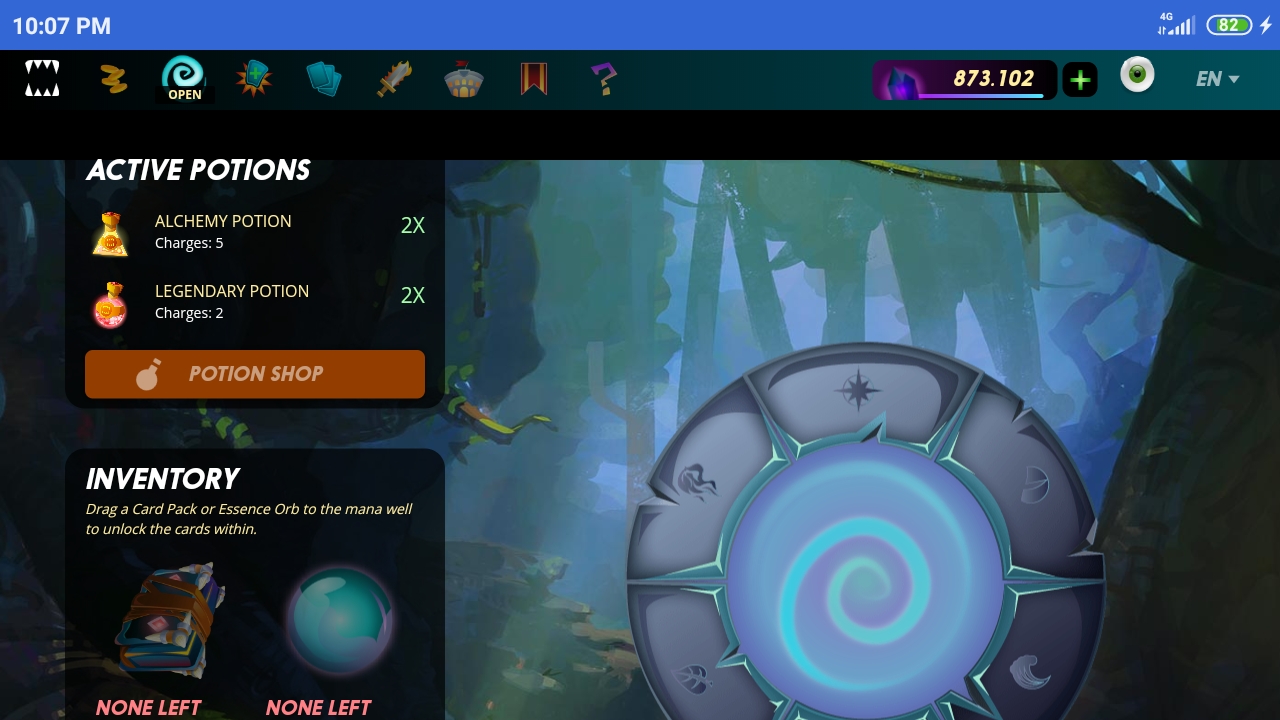Select the gold coins icon
This screenshot has height=720, width=1280.
[114, 79]
